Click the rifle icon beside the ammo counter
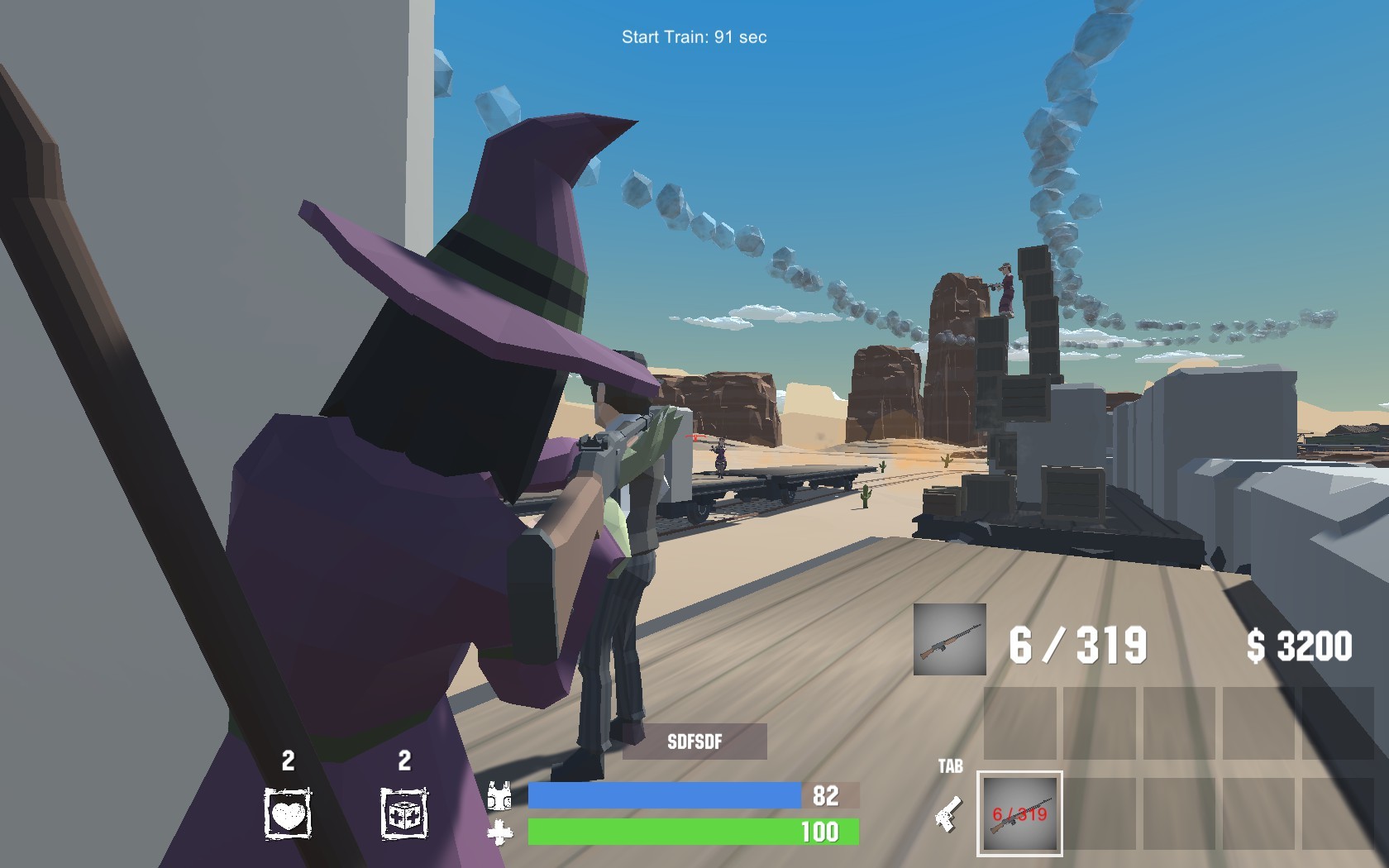 coord(948,637)
